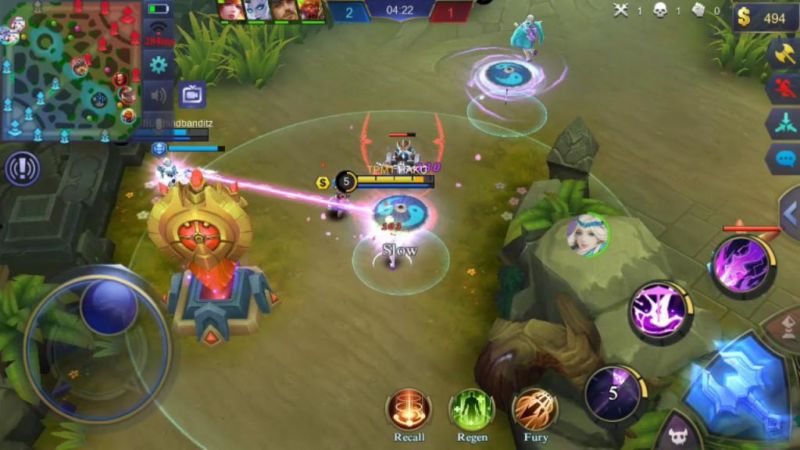Image resolution: width=800 pixels, height=450 pixels.
Task: Tap the skull minion-target button
Action: (681, 435)
